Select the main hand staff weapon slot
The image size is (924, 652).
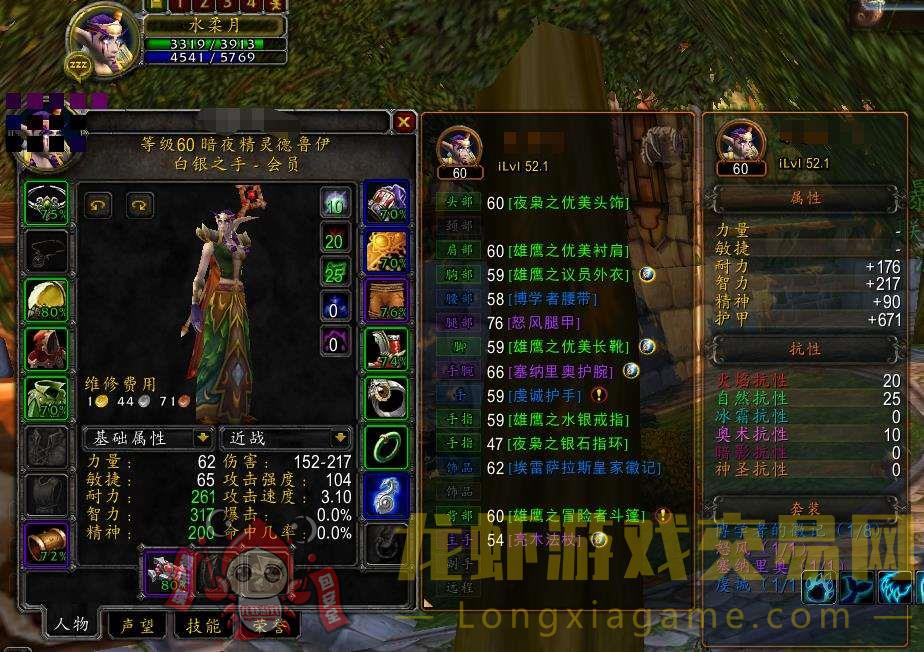(x=165, y=573)
